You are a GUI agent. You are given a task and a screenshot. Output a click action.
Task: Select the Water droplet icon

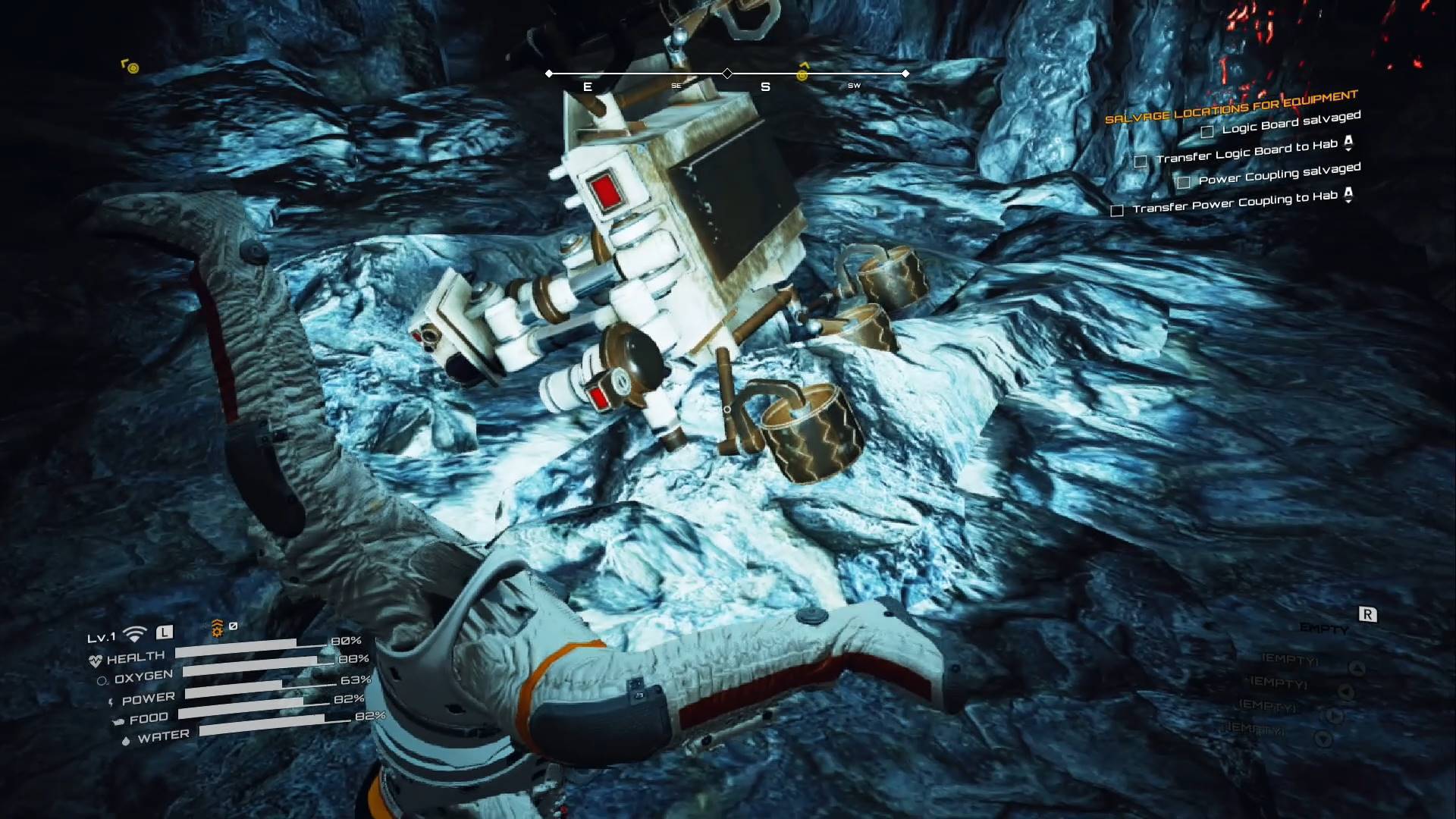click(x=126, y=740)
